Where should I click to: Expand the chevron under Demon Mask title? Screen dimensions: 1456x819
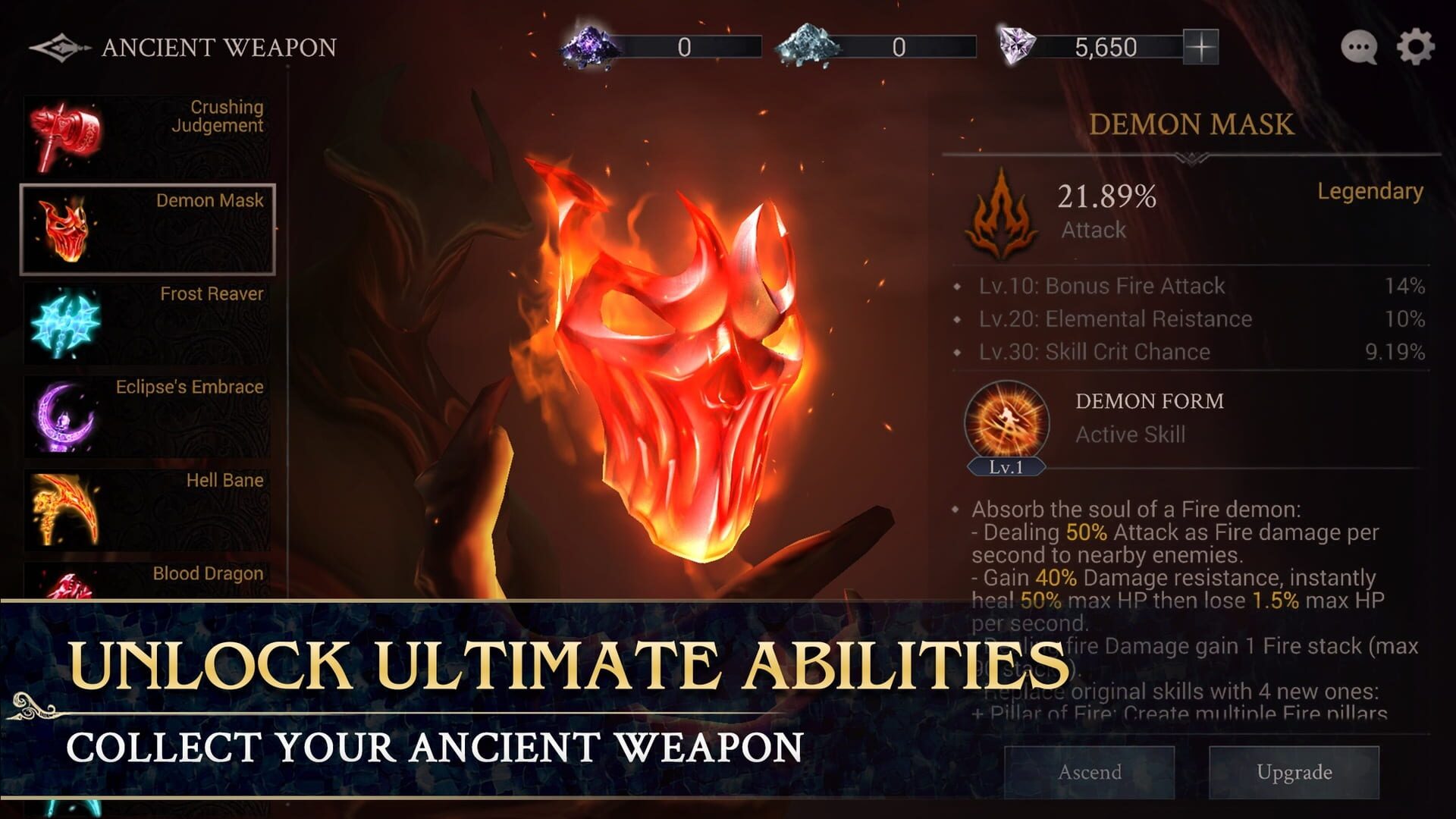(1191, 157)
